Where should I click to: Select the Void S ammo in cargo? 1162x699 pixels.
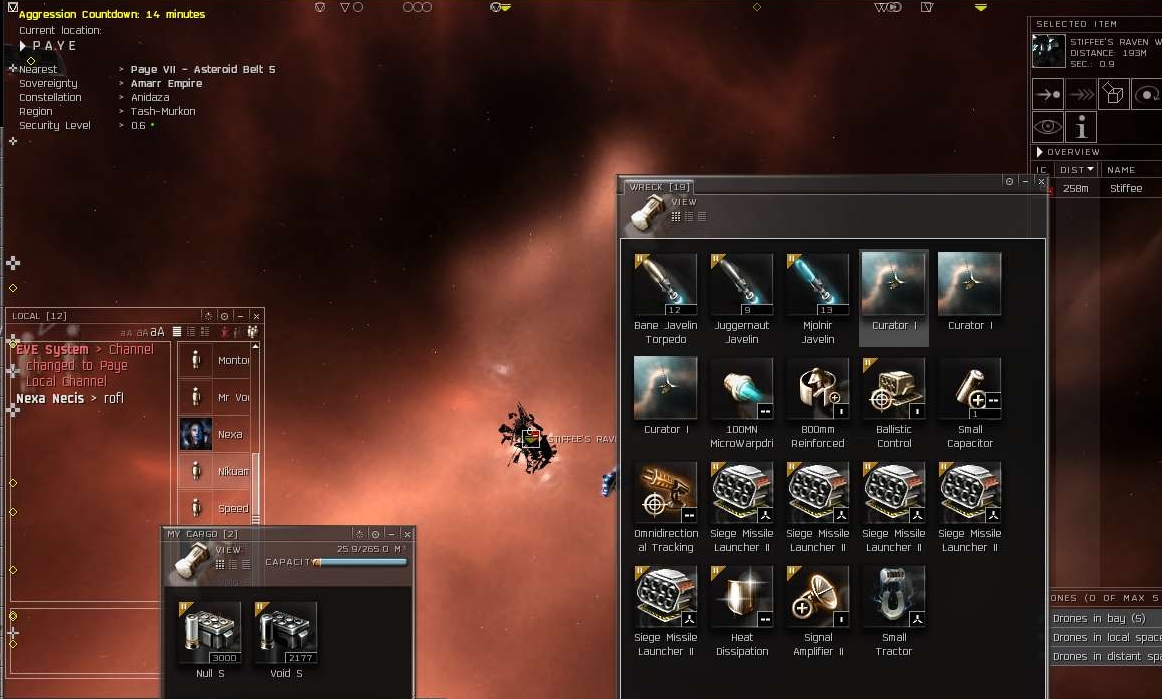pos(285,634)
